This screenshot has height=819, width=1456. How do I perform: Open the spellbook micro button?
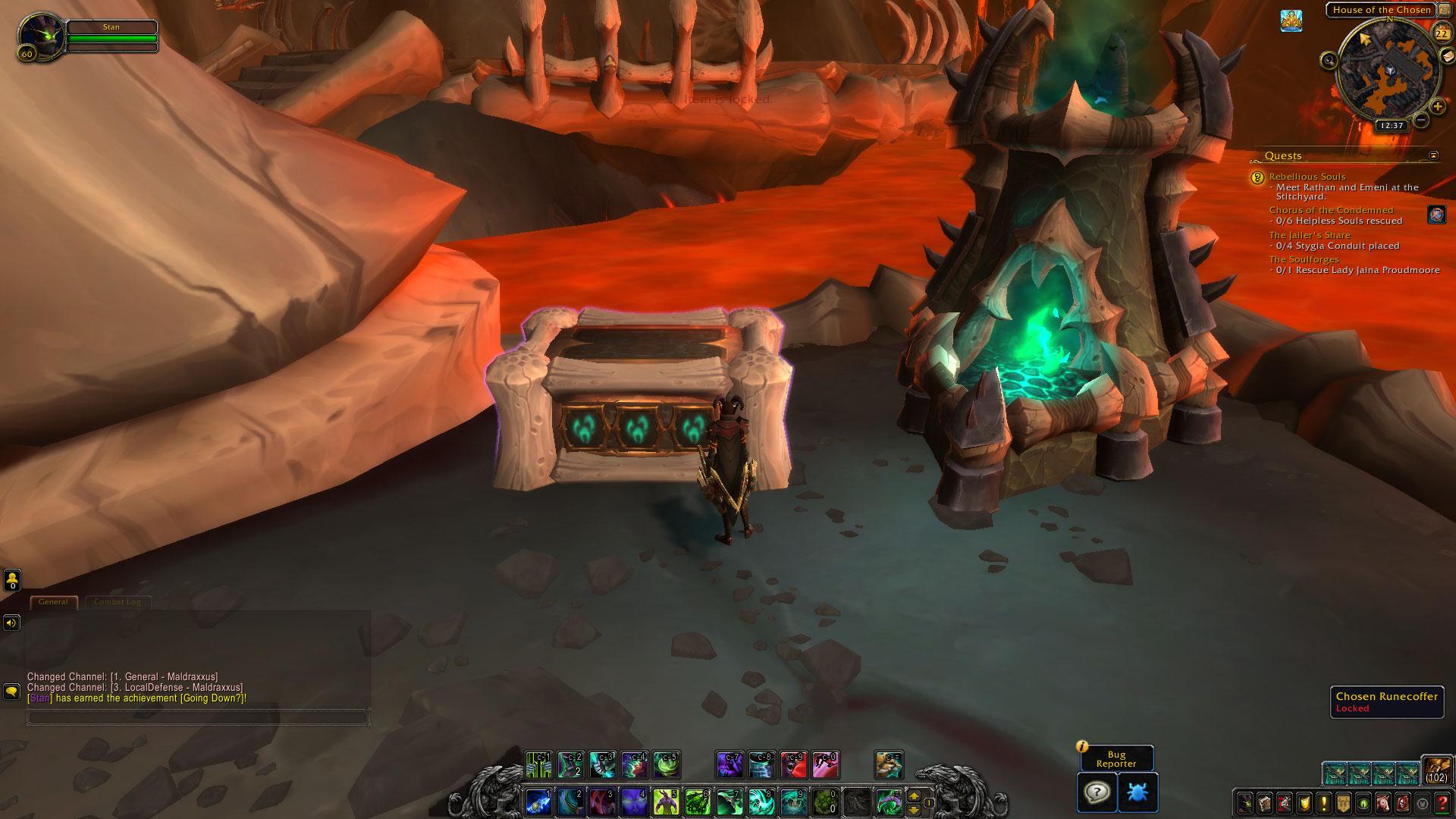point(1265,803)
